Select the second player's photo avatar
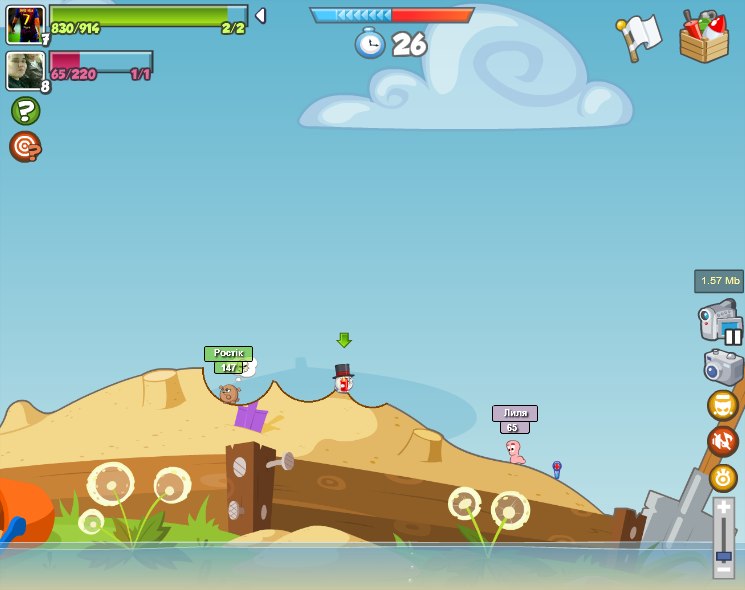Viewport: 745px width, 590px height. click(x=25, y=71)
